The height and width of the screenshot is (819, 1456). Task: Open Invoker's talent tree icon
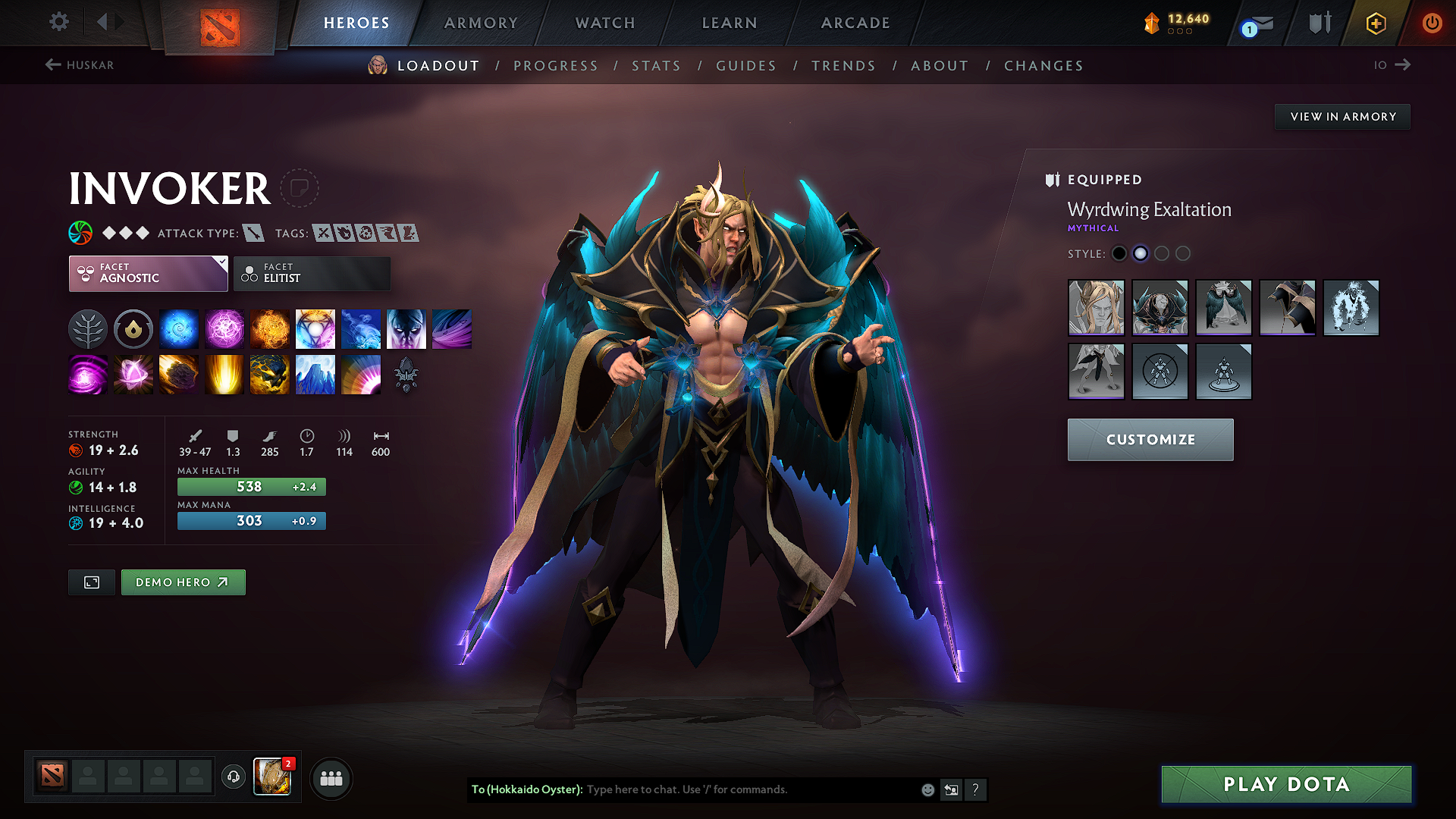tap(88, 328)
